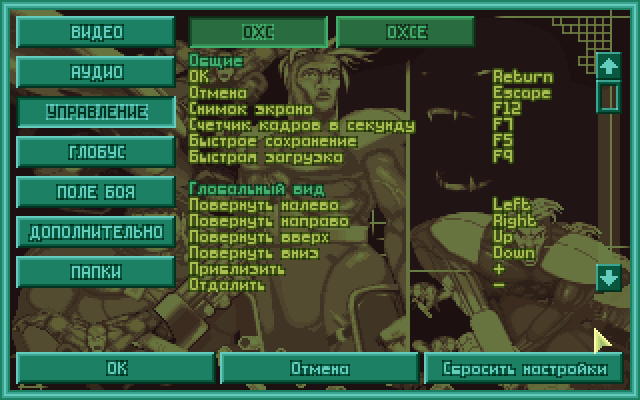
Task: Open the ВИДЕО settings section
Action: point(96,31)
